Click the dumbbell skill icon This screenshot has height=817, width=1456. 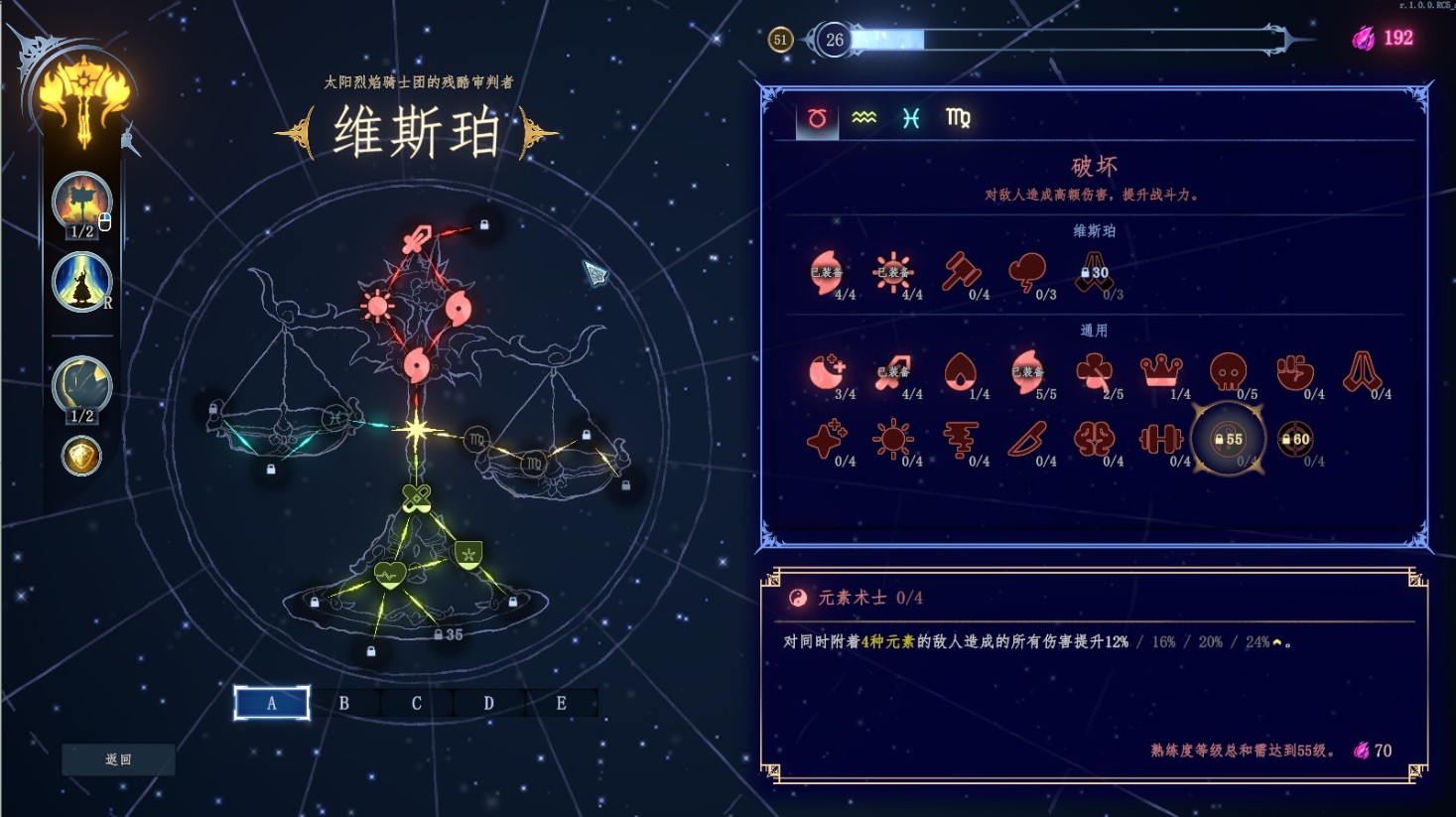(1160, 439)
